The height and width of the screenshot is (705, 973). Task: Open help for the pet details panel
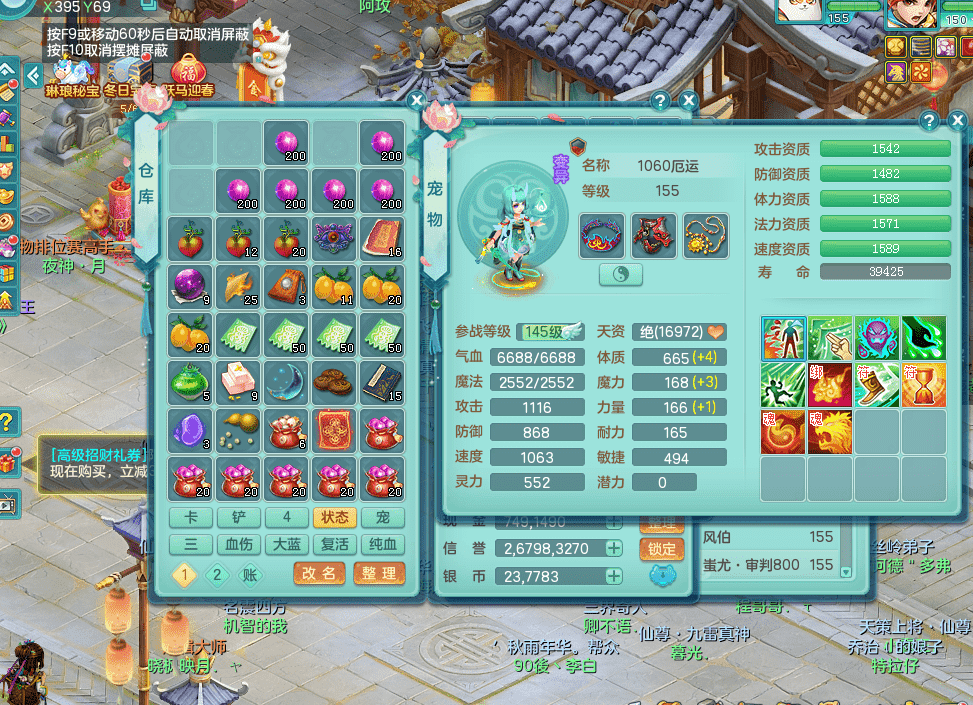tap(929, 120)
